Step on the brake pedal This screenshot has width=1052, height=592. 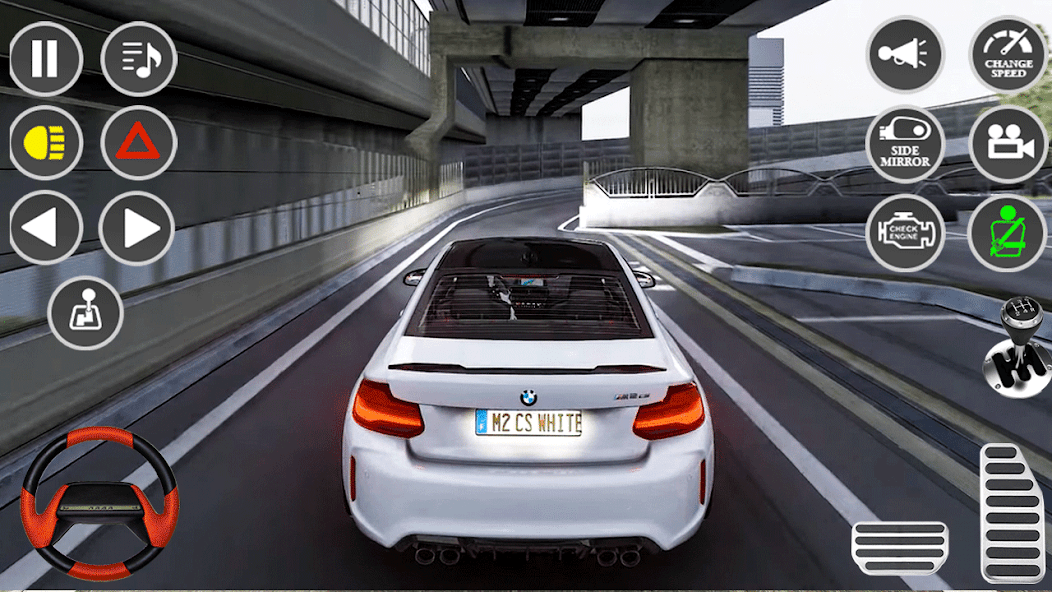pyautogui.click(x=899, y=548)
